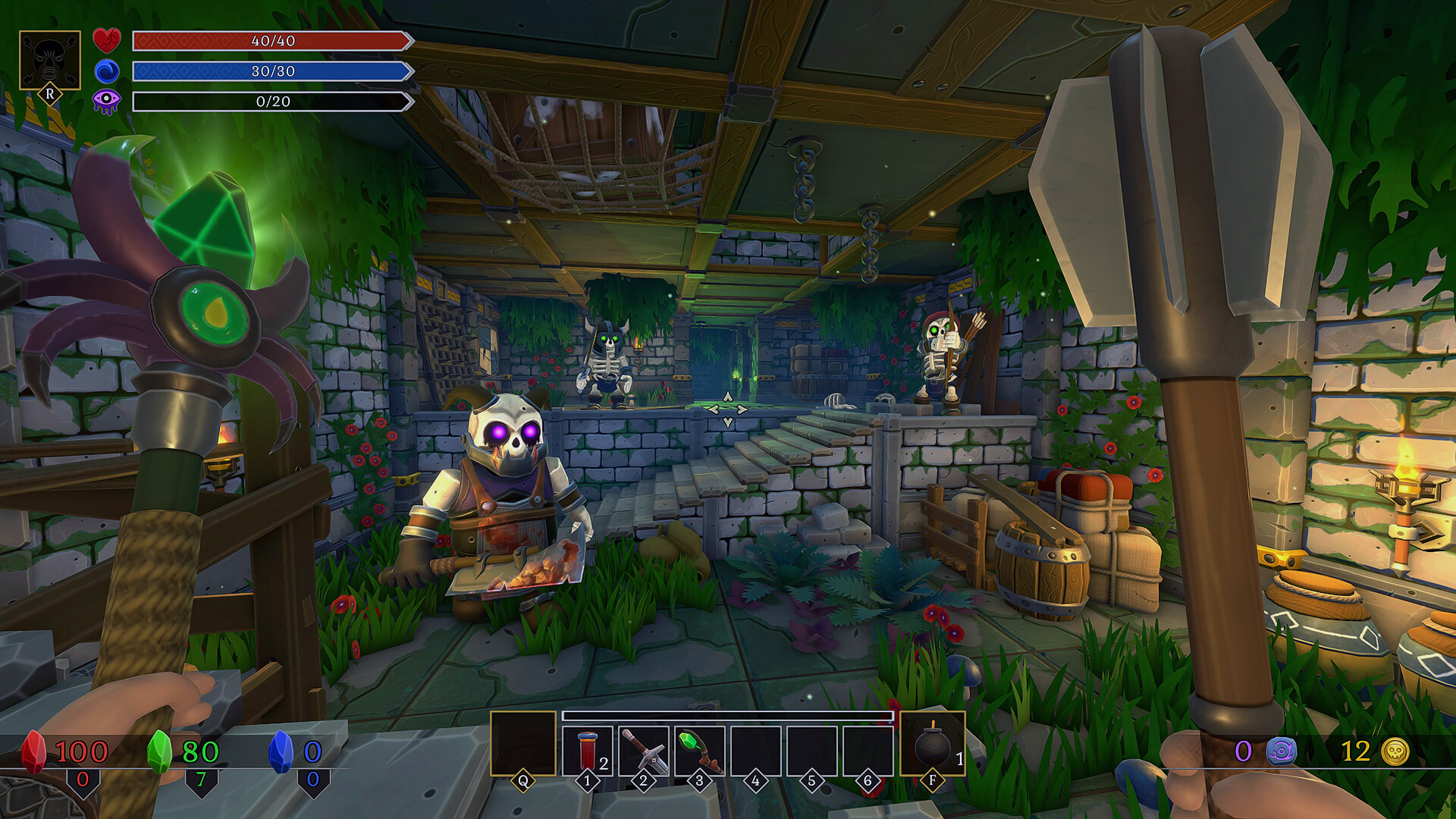Image resolution: width=1456 pixels, height=819 pixels.
Task: Click the skull character portrait
Action: tap(49, 59)
